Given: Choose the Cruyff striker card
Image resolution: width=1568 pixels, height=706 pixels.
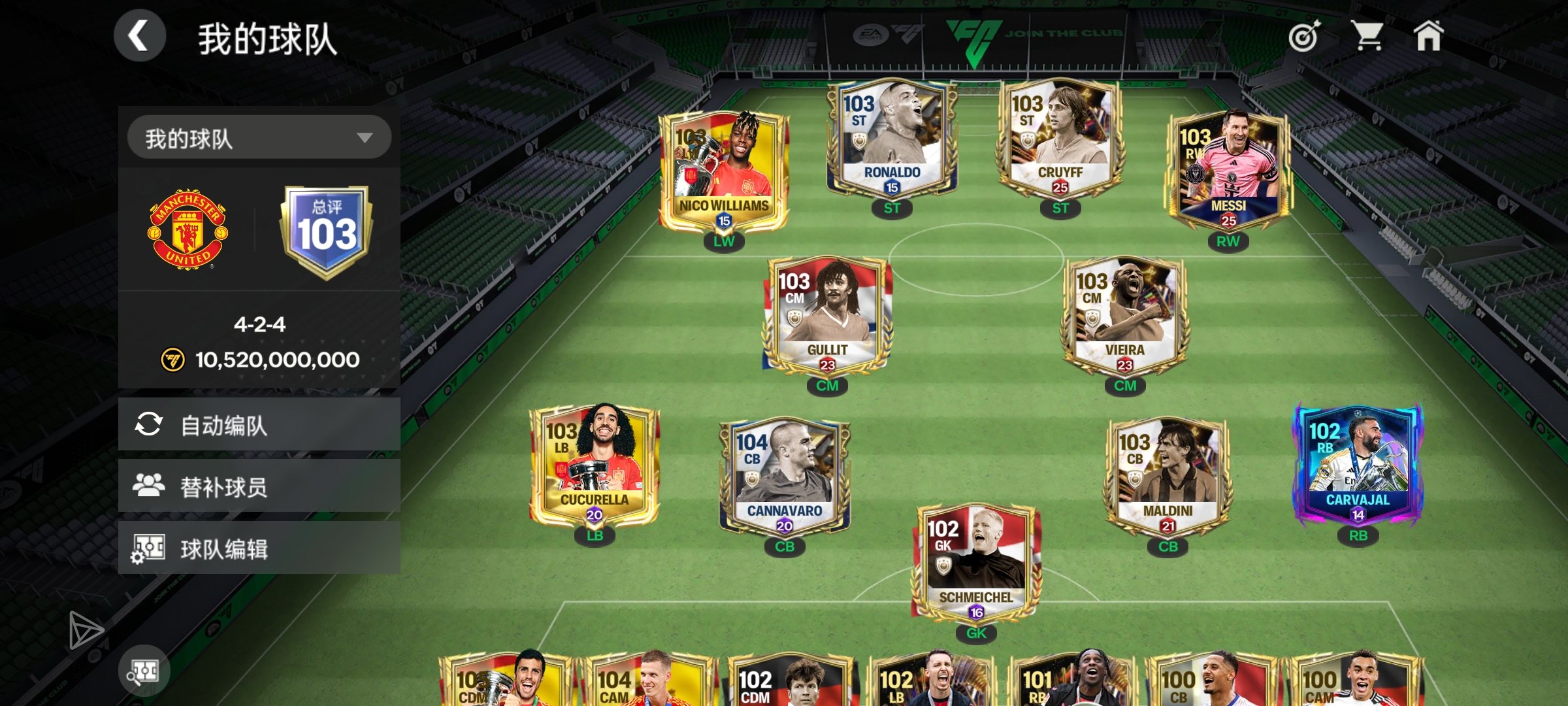Looking at the screenshot, I should tap(1060, 139).
